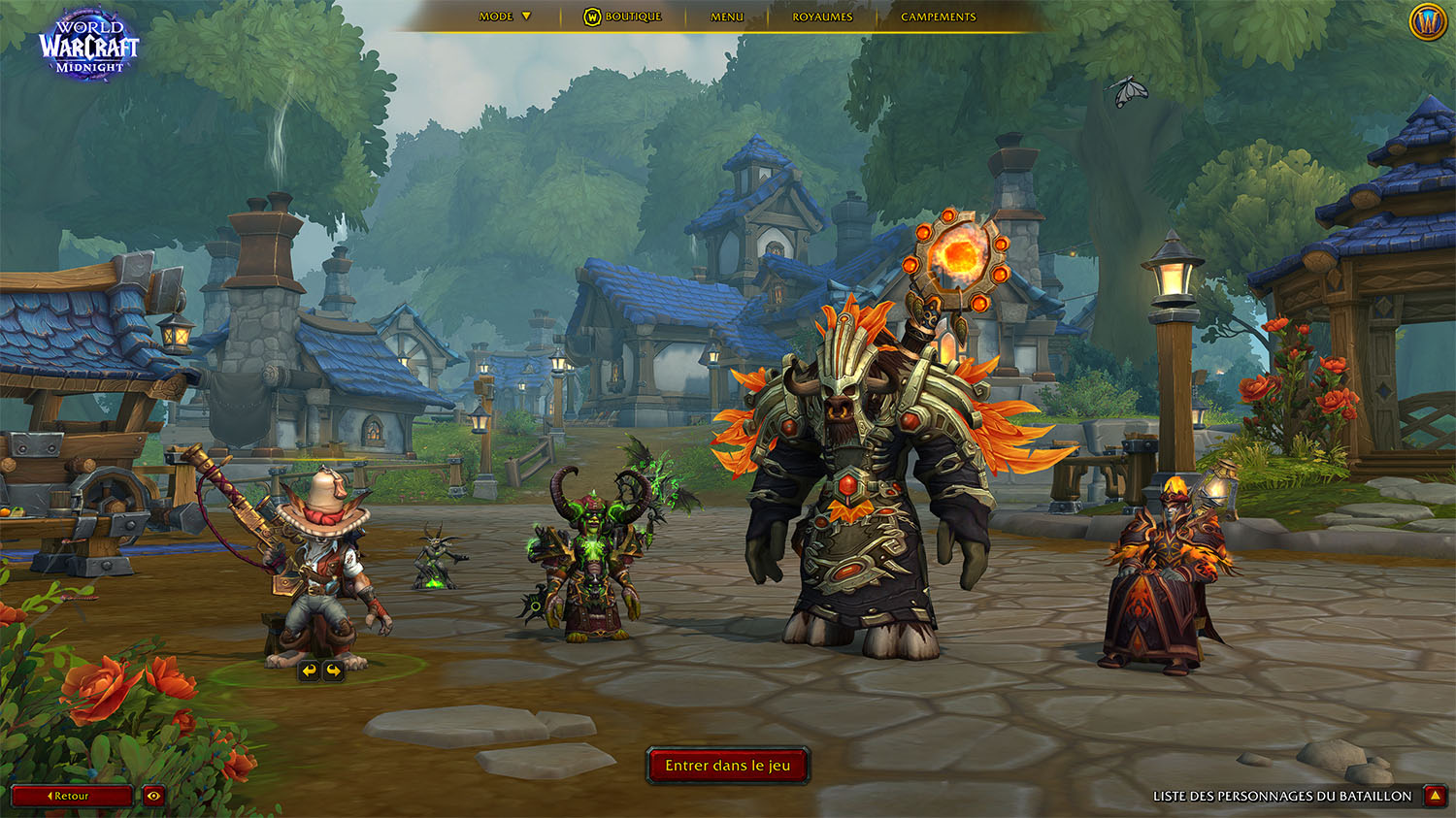Screen dimensions: 1456x818
Task: Select the character in the wide-brimmed hat
Action: (320, 573)
